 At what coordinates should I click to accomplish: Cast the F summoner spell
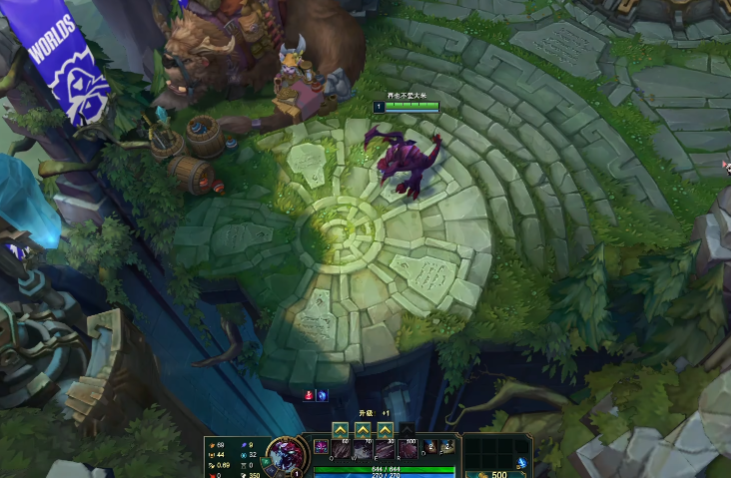[449, 447]
